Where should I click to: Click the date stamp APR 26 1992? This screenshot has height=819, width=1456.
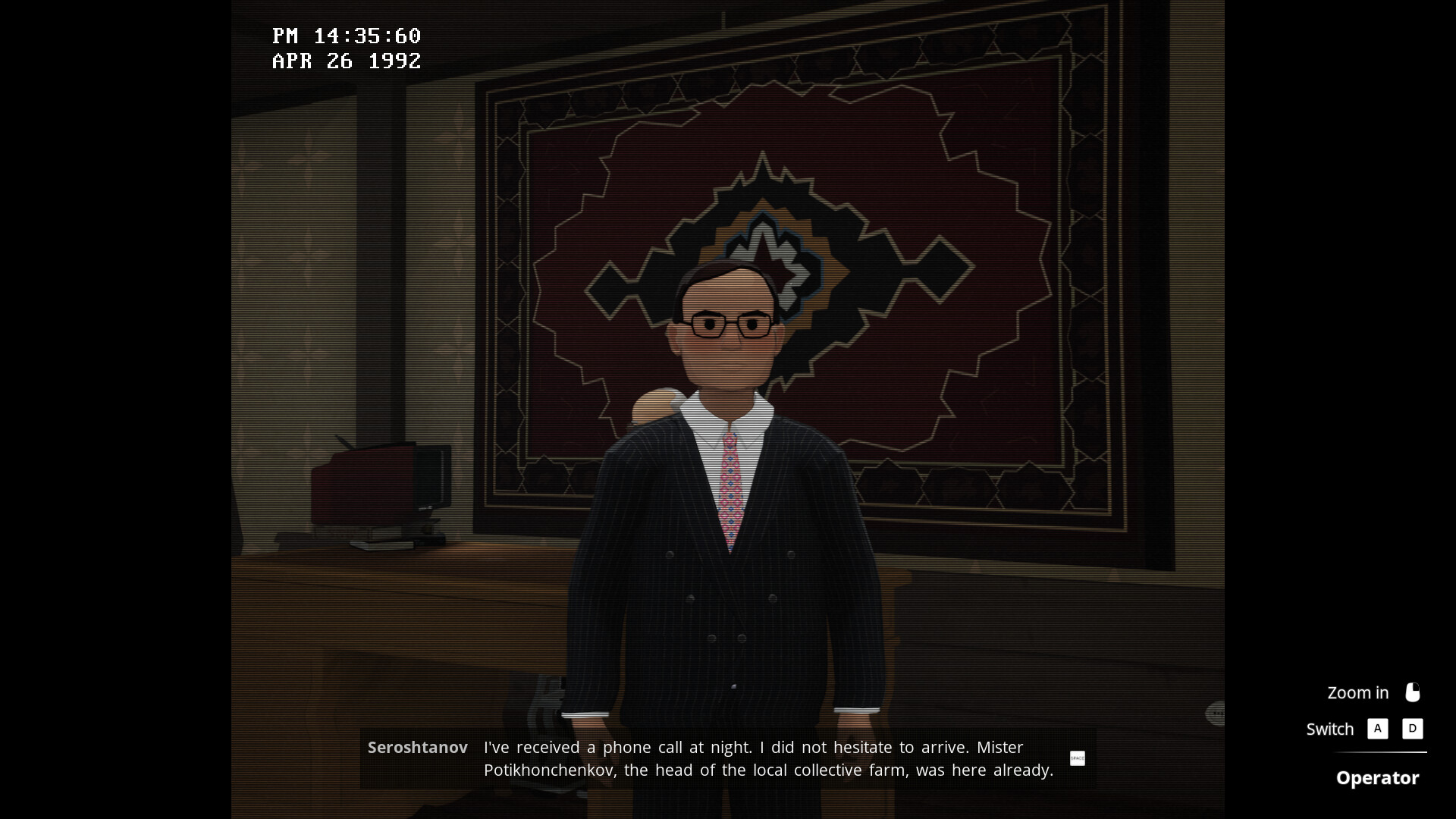pyautogui.click(x=347, y=61)
